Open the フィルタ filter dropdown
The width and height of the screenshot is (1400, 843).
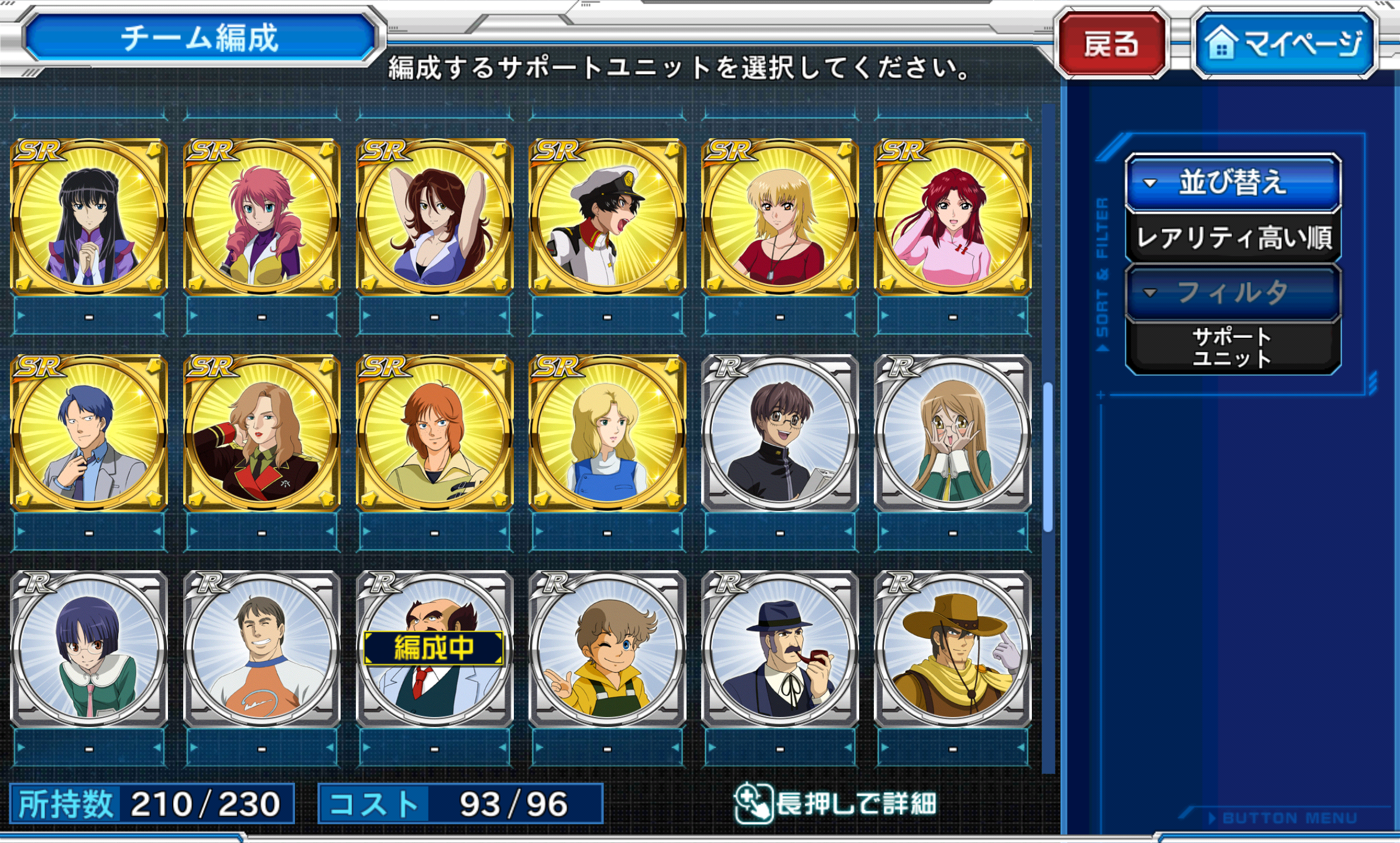point(1233,293)
